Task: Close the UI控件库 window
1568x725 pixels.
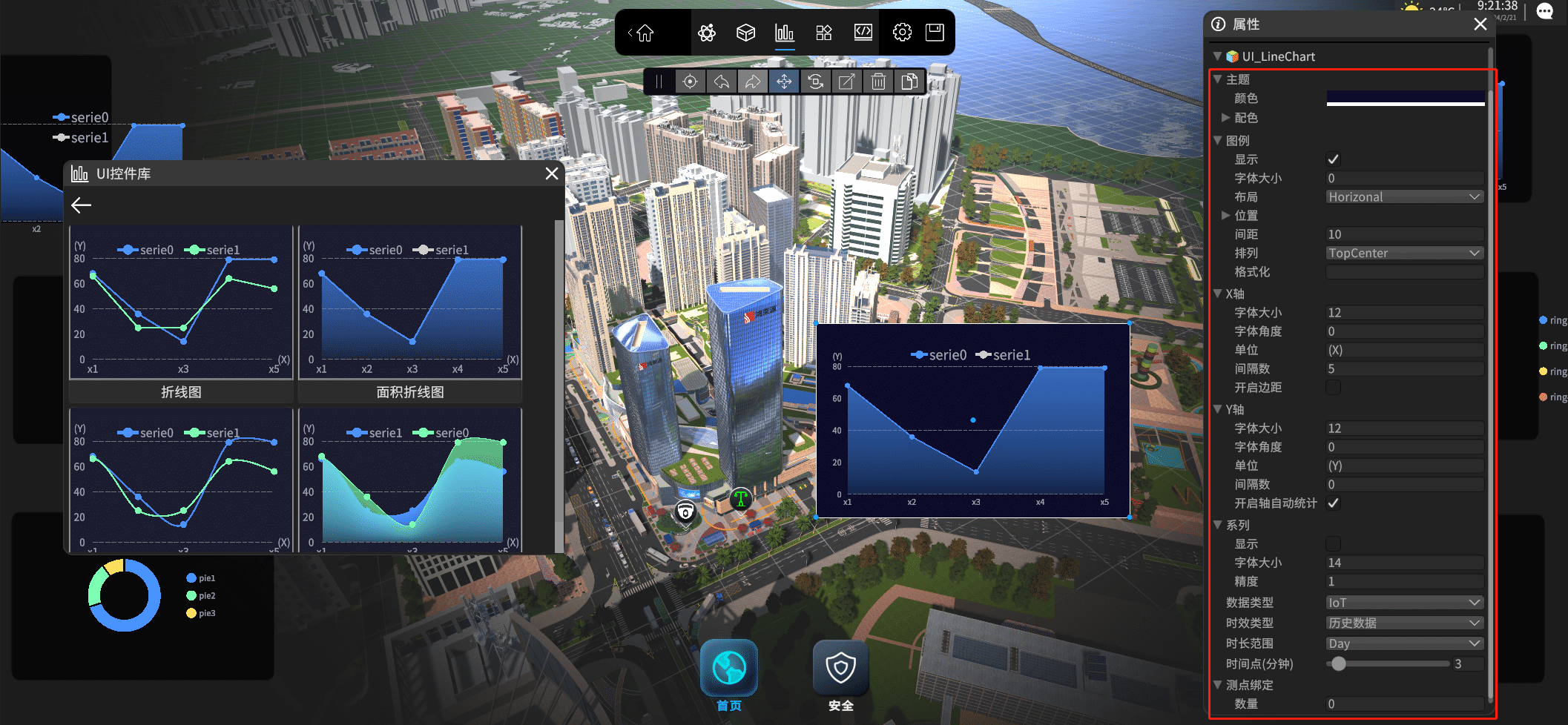Action: (552, 173)
